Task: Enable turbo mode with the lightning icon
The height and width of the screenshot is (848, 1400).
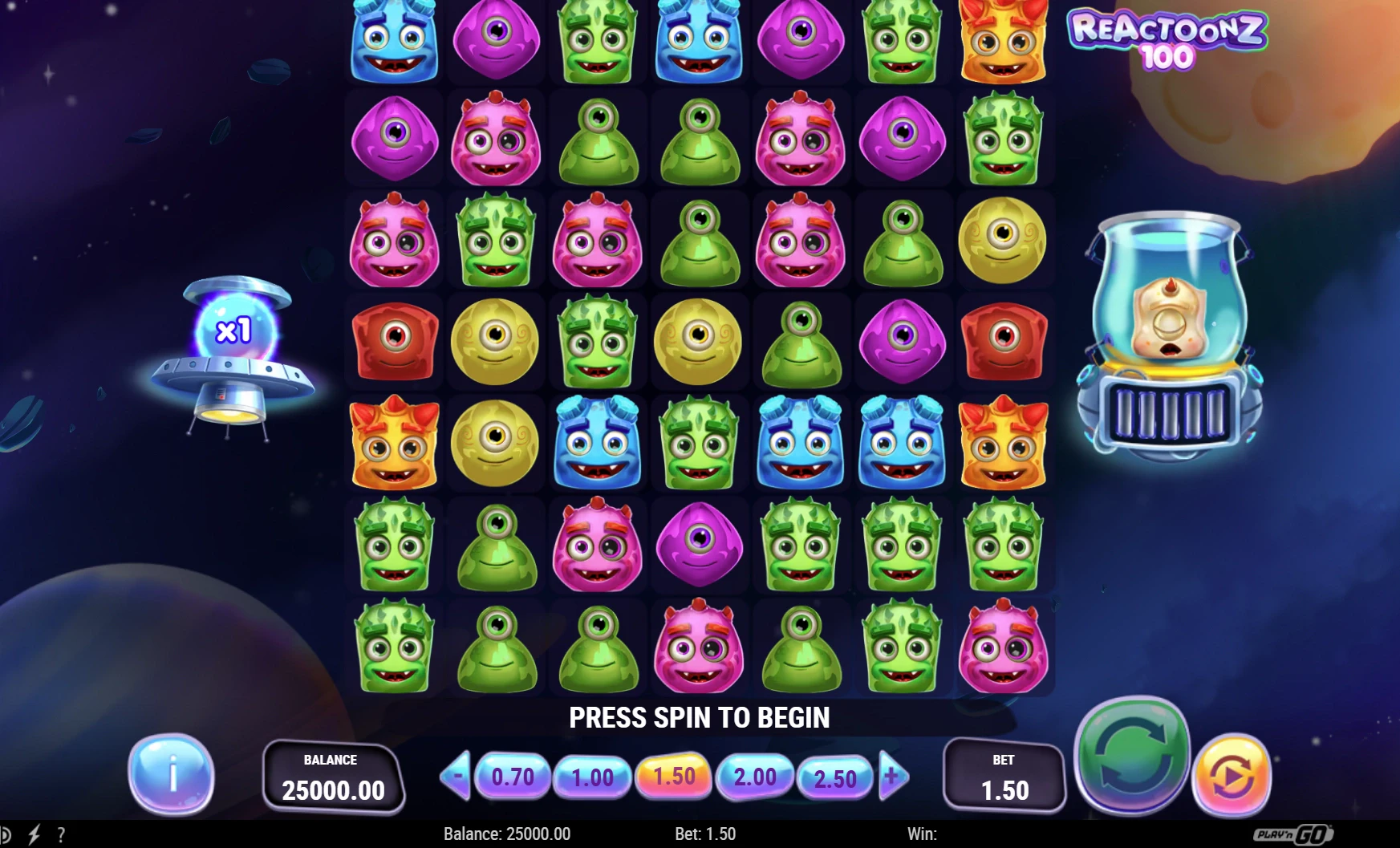Action: click(35, 834)
